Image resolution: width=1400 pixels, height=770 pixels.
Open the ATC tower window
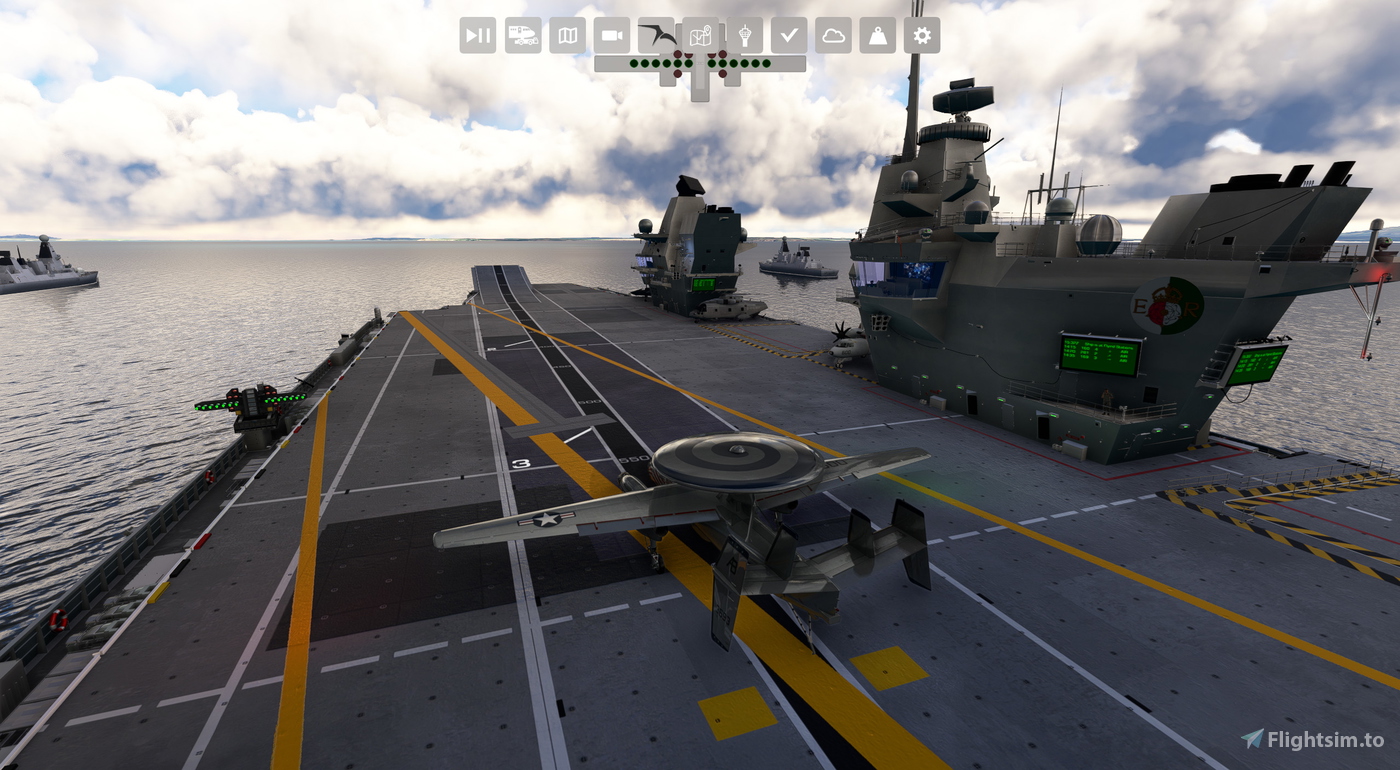pos(745,35)
